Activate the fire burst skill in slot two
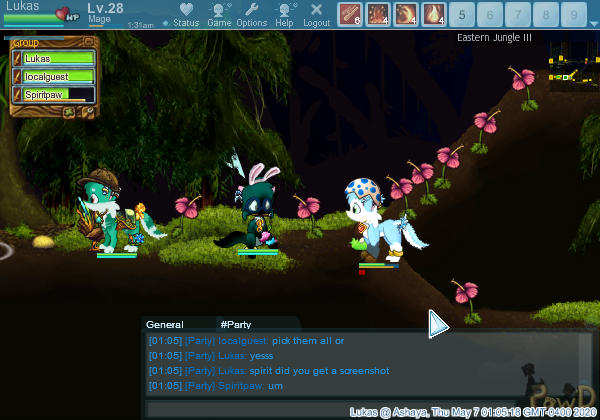This screenshot has height=420, width=600. point(379,14)
